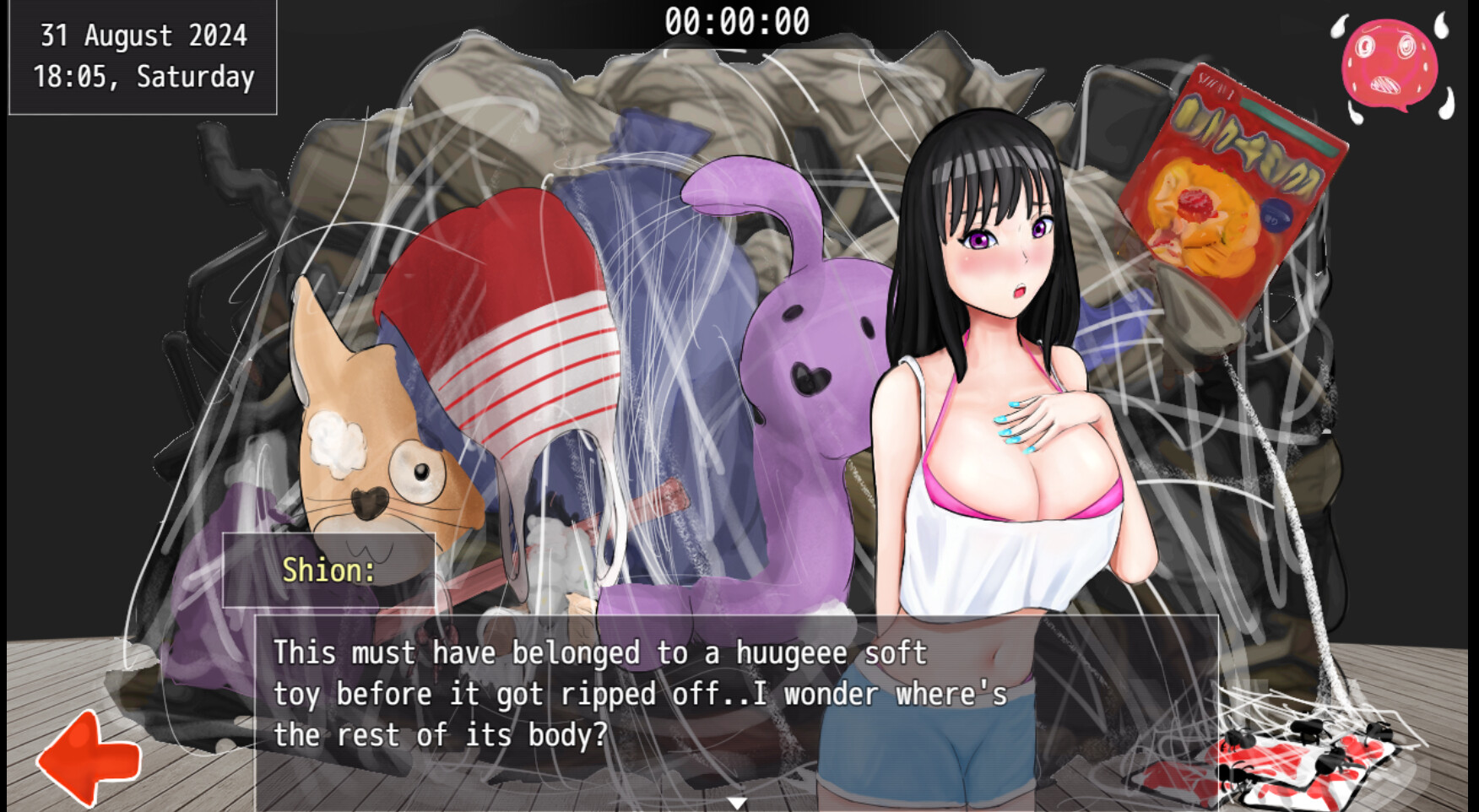The height and width of the screenshot is (812, 1479).
Task: Advance dialogue using the white triangle indicator
Action: point(737,803)
